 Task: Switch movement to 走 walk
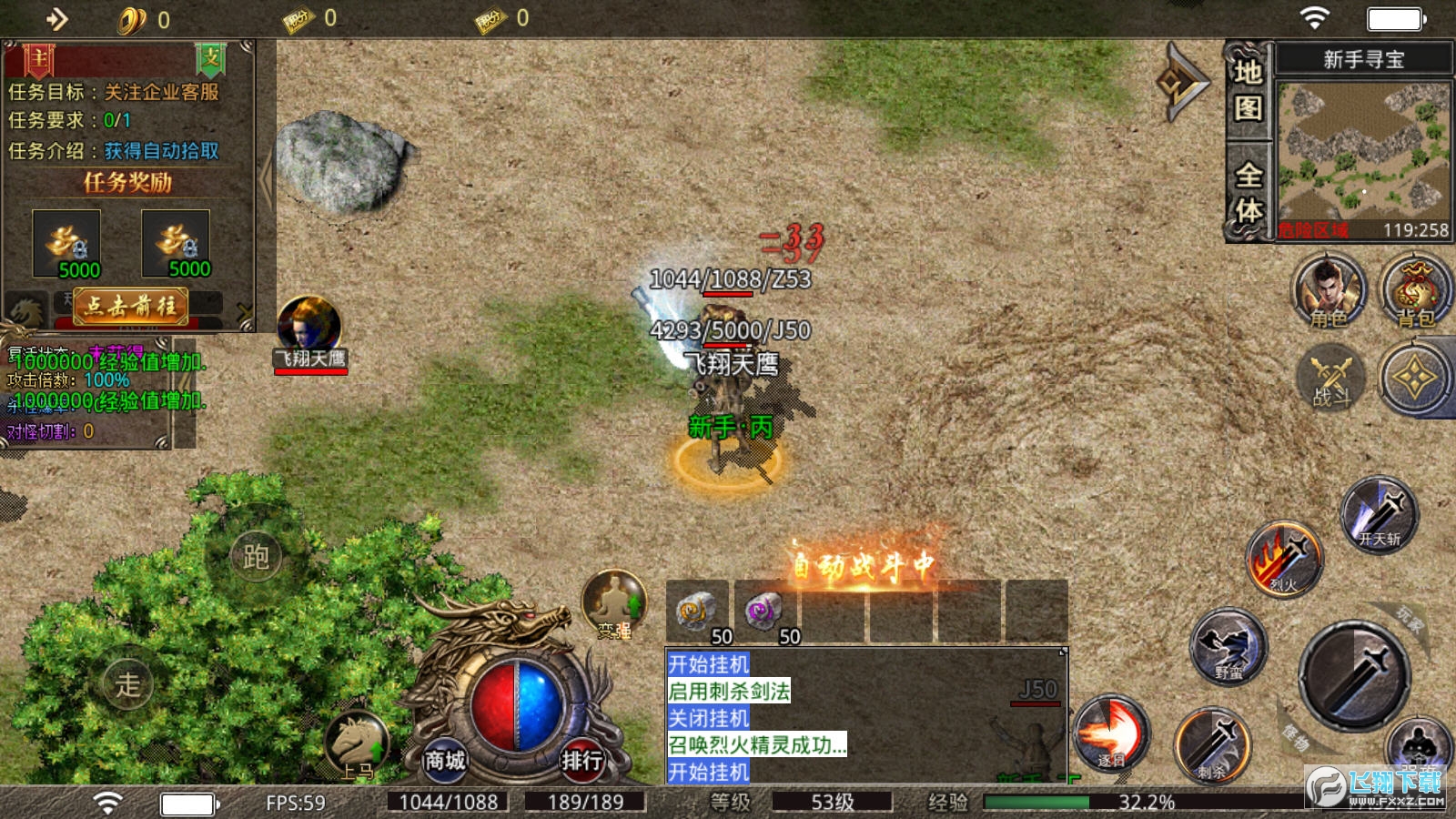(128, 684)
